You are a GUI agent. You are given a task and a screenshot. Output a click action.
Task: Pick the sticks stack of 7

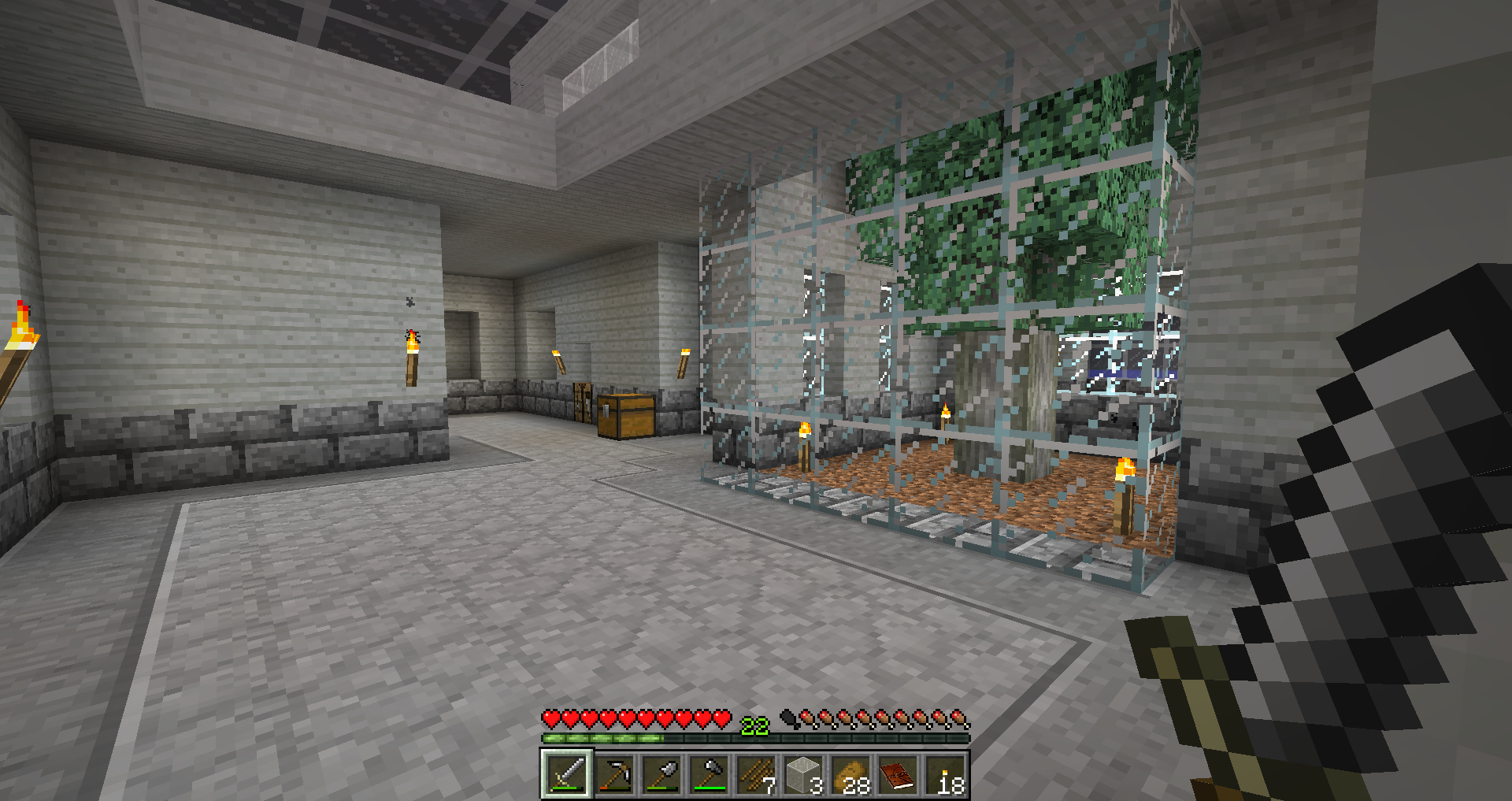(x=755, y=775)
